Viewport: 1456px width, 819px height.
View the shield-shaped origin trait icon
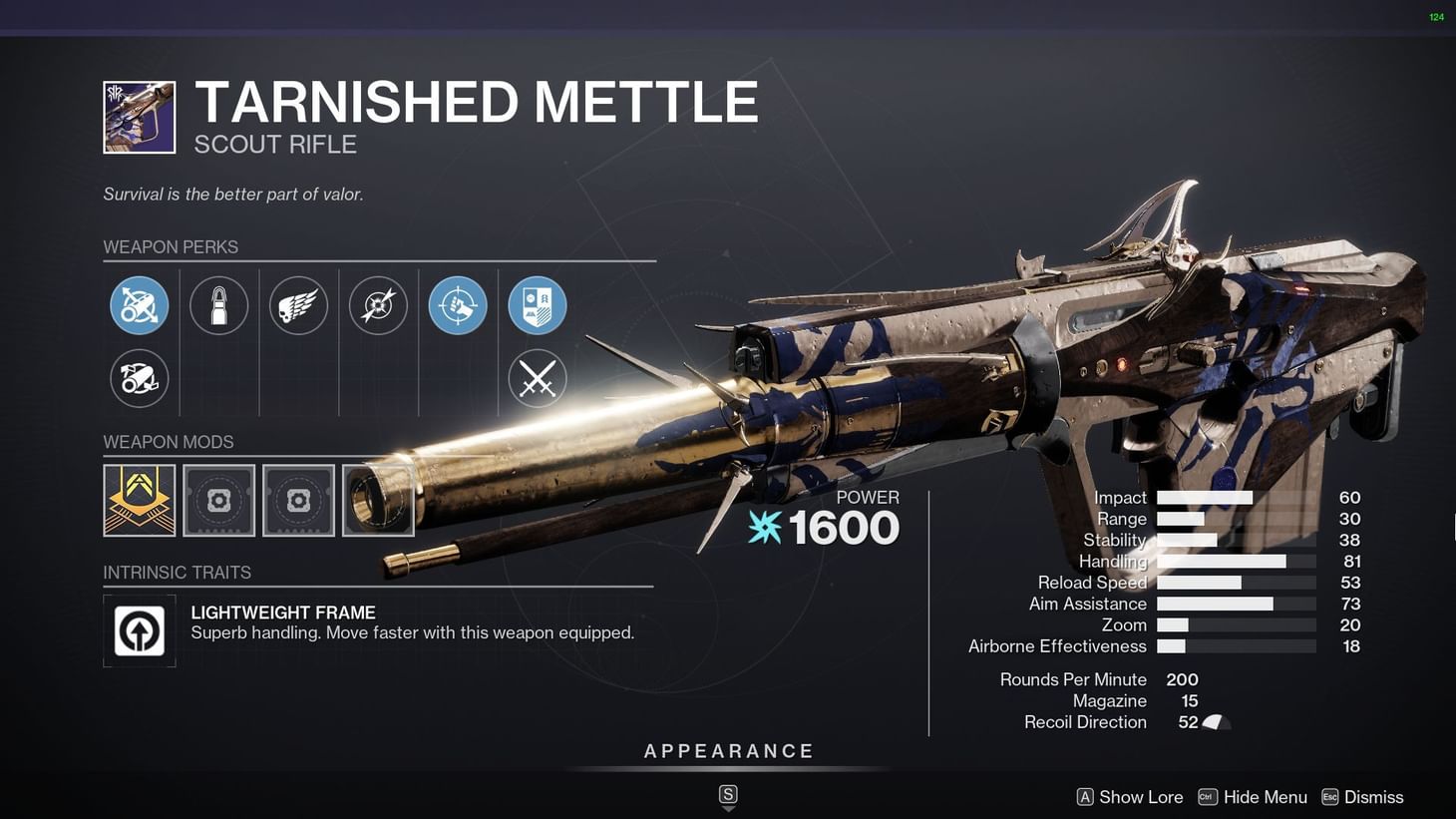[x=538, y=305]
